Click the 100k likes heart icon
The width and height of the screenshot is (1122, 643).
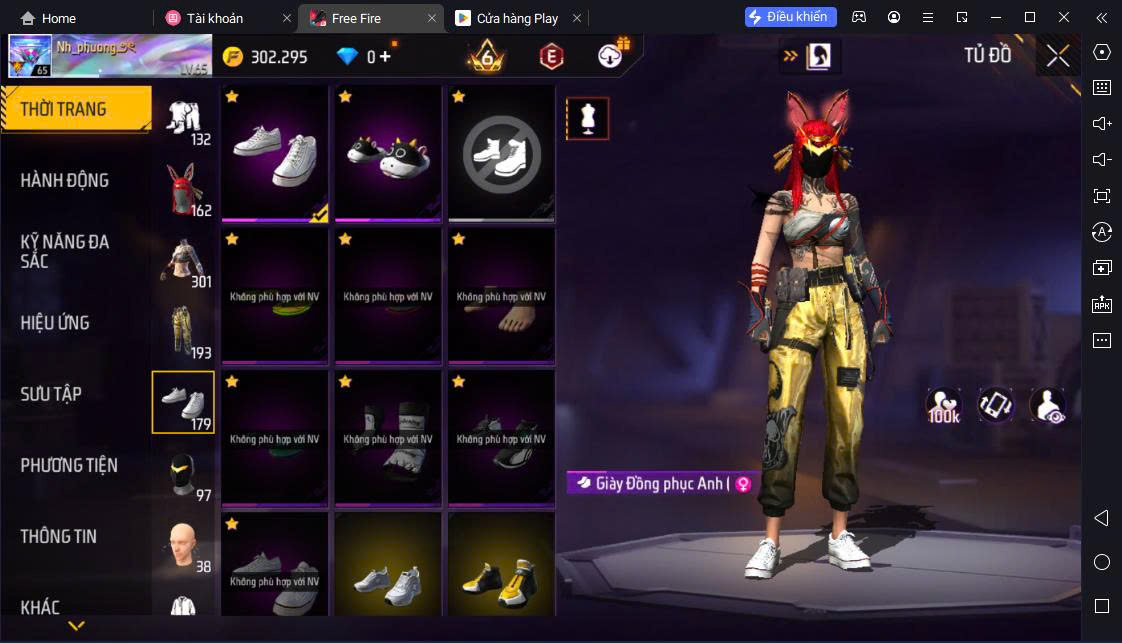point(943,404)
